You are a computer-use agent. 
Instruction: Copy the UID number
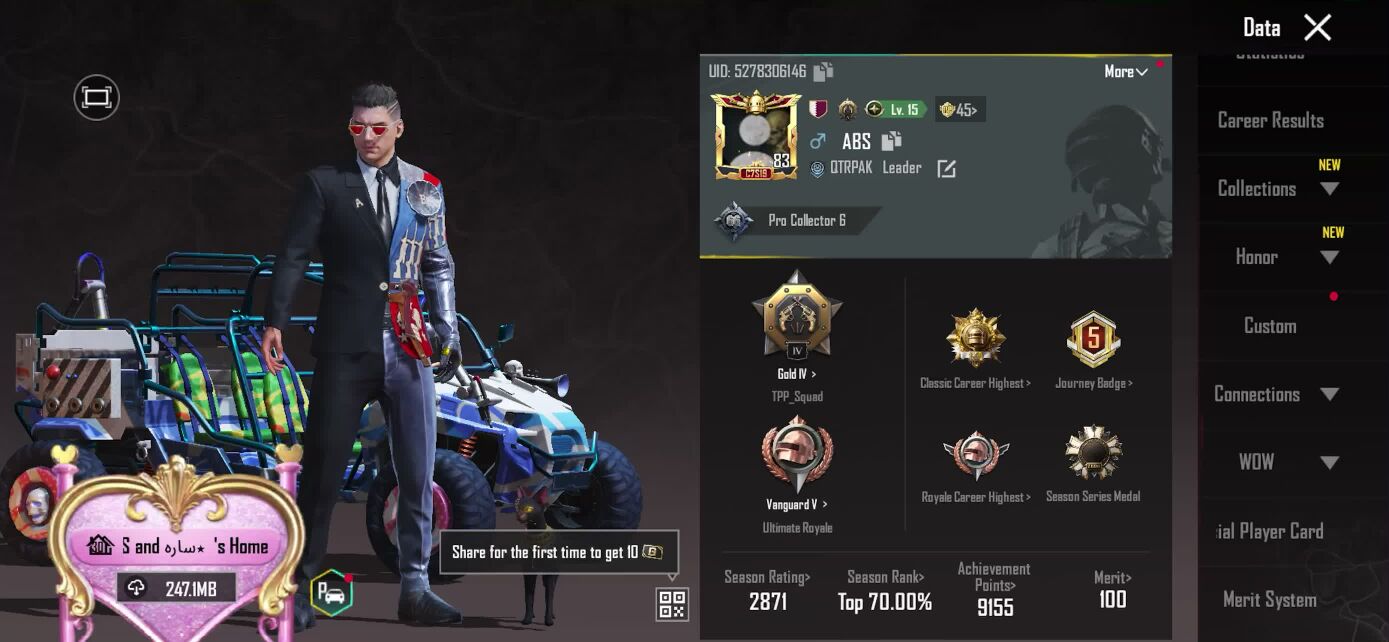tap(823, 72)
